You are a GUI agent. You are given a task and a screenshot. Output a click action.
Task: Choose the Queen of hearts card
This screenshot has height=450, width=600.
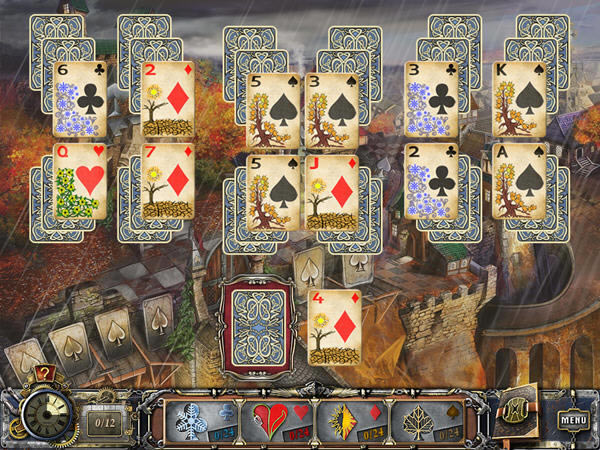tap(80, 181)
